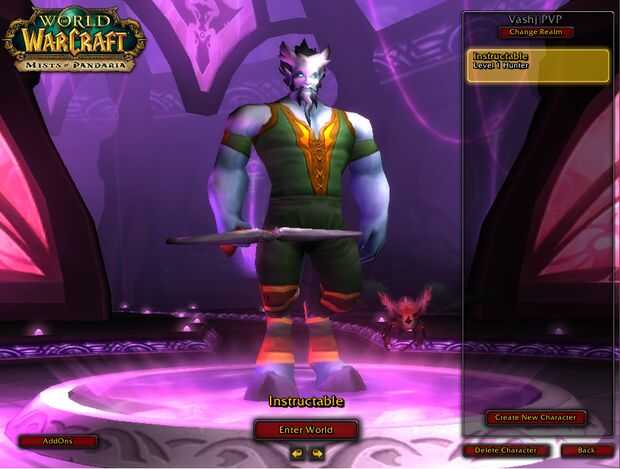Delete the selected character

tap(506, 451)
